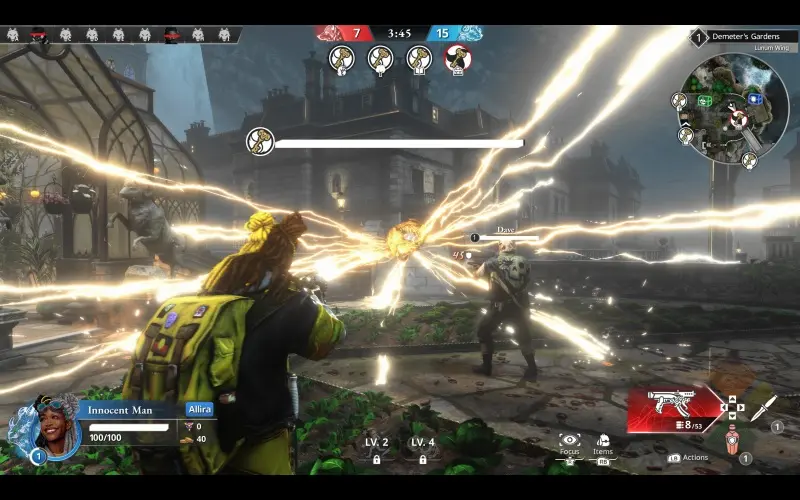Select the locked LV. 2 ability slot
800x500 pixels.
[376, 449]
